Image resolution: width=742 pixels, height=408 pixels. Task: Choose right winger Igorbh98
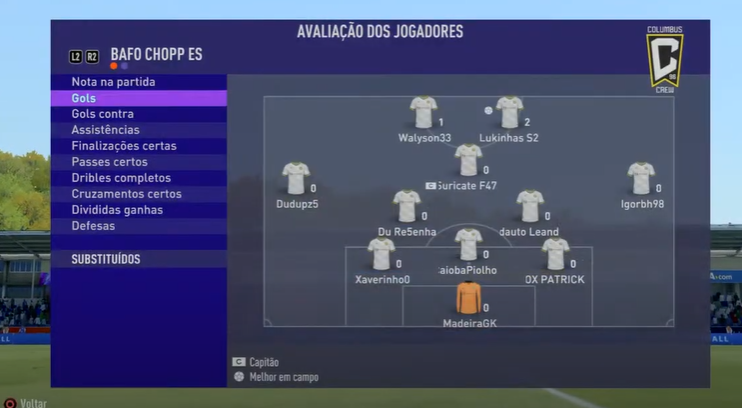[641, 178]
